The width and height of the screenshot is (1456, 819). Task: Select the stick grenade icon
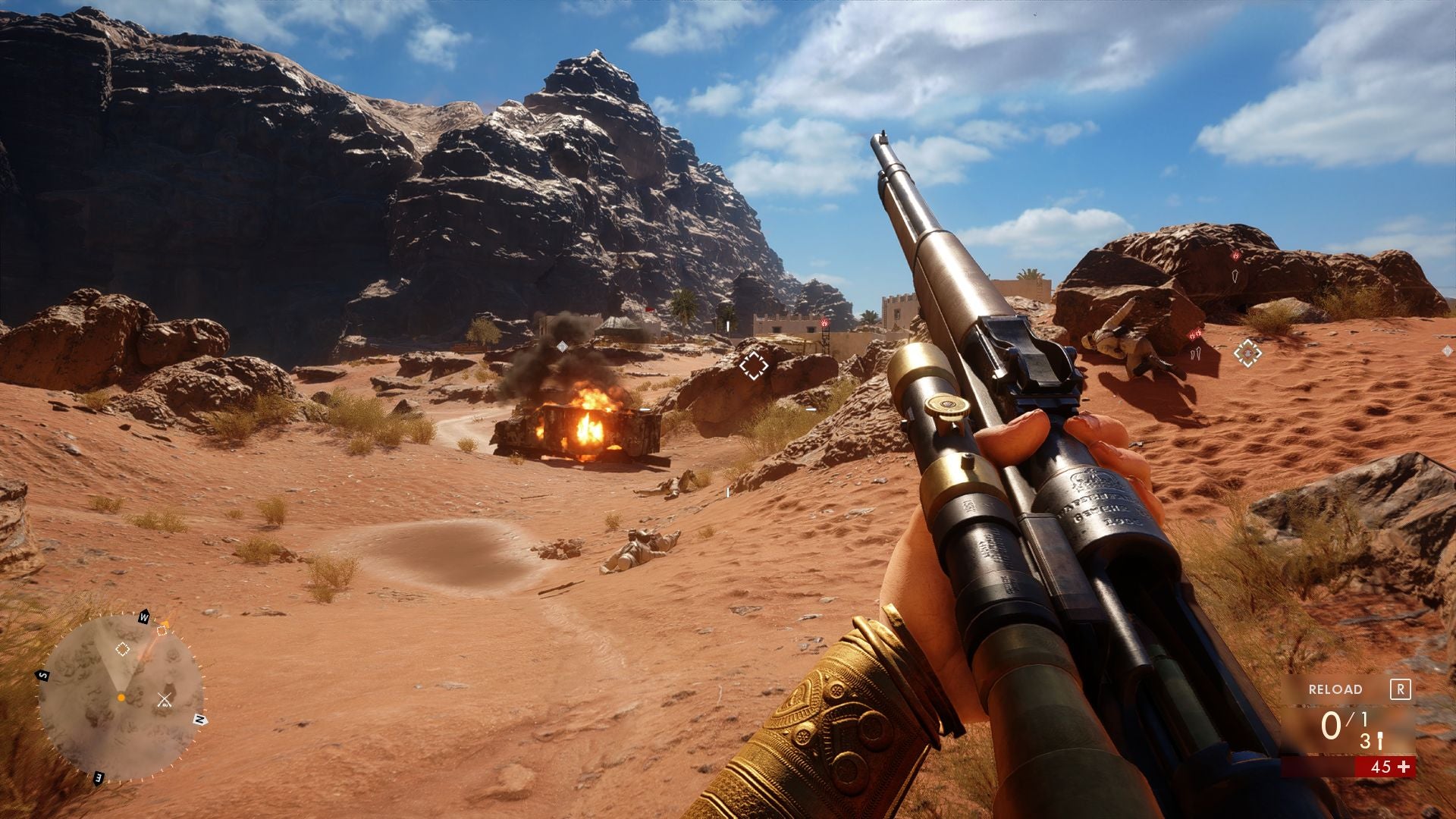(x=1379, y=742)
